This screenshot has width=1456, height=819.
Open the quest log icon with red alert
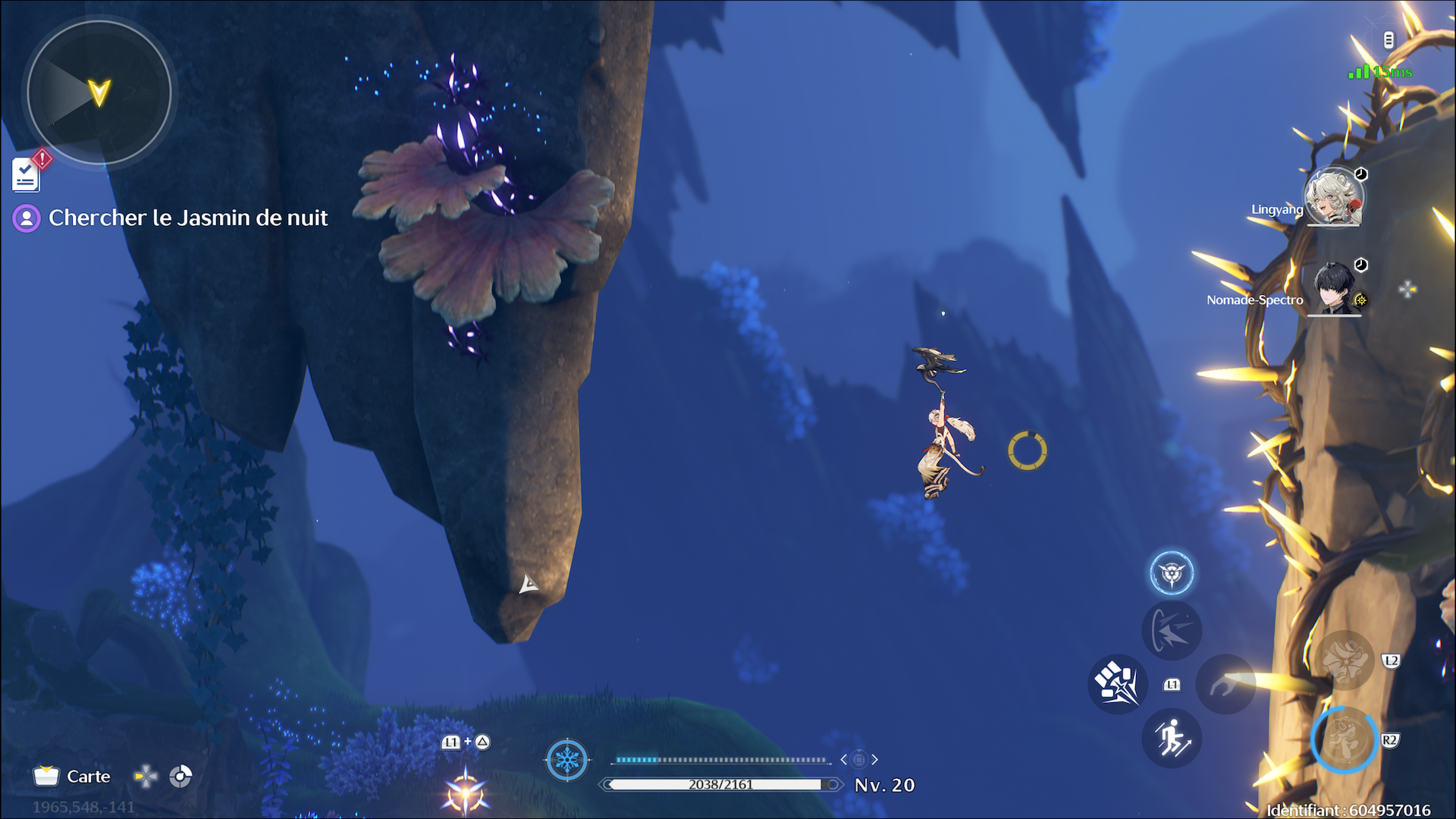point(27,174)
